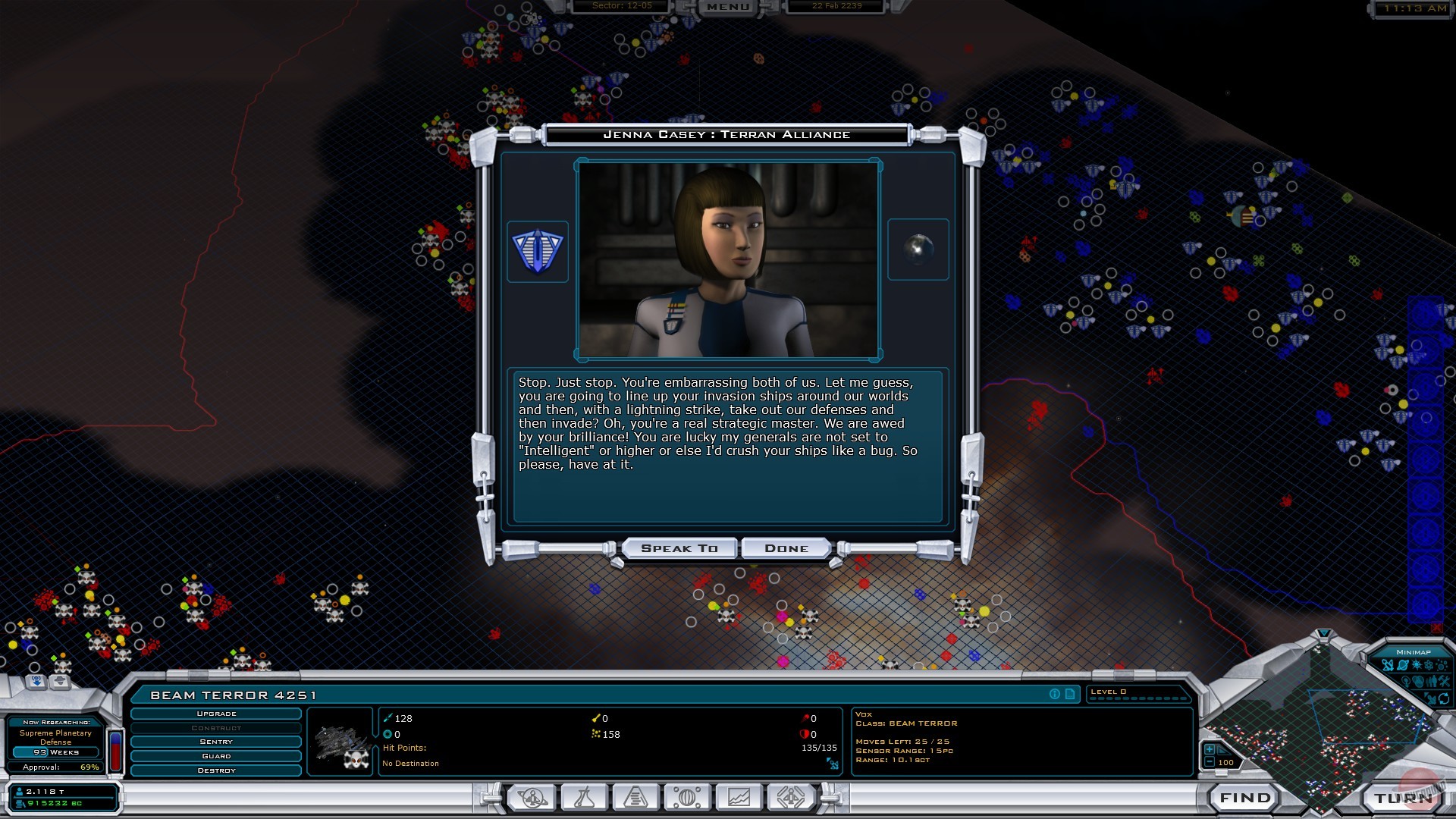1456x819 pixels.
Task: Open the ship report document icon
Action: tap(1070, 693)
